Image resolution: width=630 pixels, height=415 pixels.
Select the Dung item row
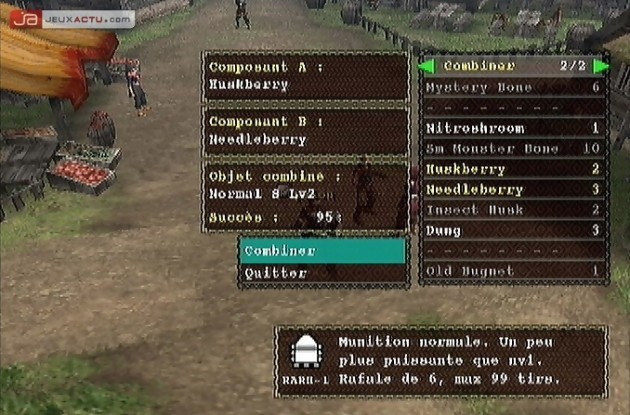pyautogui.click(x=513, y=230)
